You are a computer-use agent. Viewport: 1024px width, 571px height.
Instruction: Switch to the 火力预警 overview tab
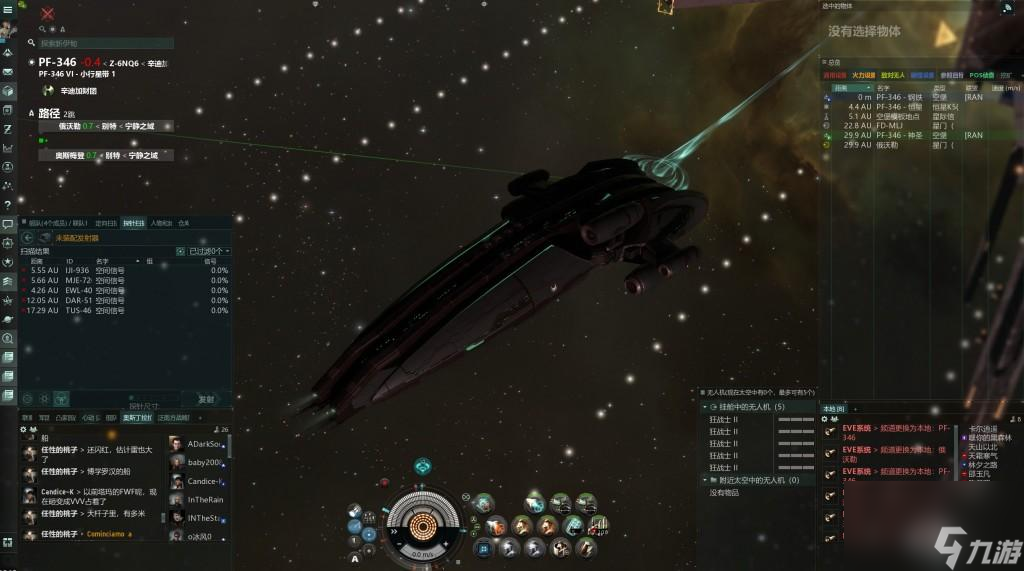(863, 75)
